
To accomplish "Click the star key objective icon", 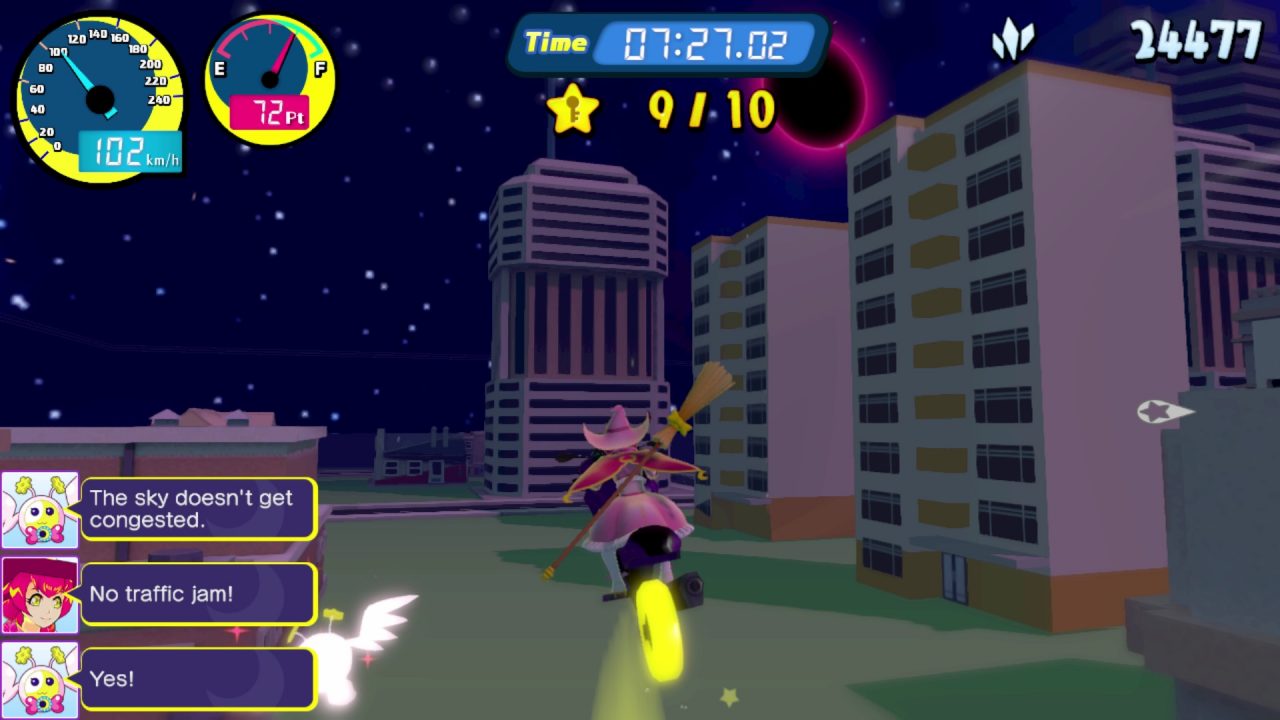I will (x=573, y=109).
